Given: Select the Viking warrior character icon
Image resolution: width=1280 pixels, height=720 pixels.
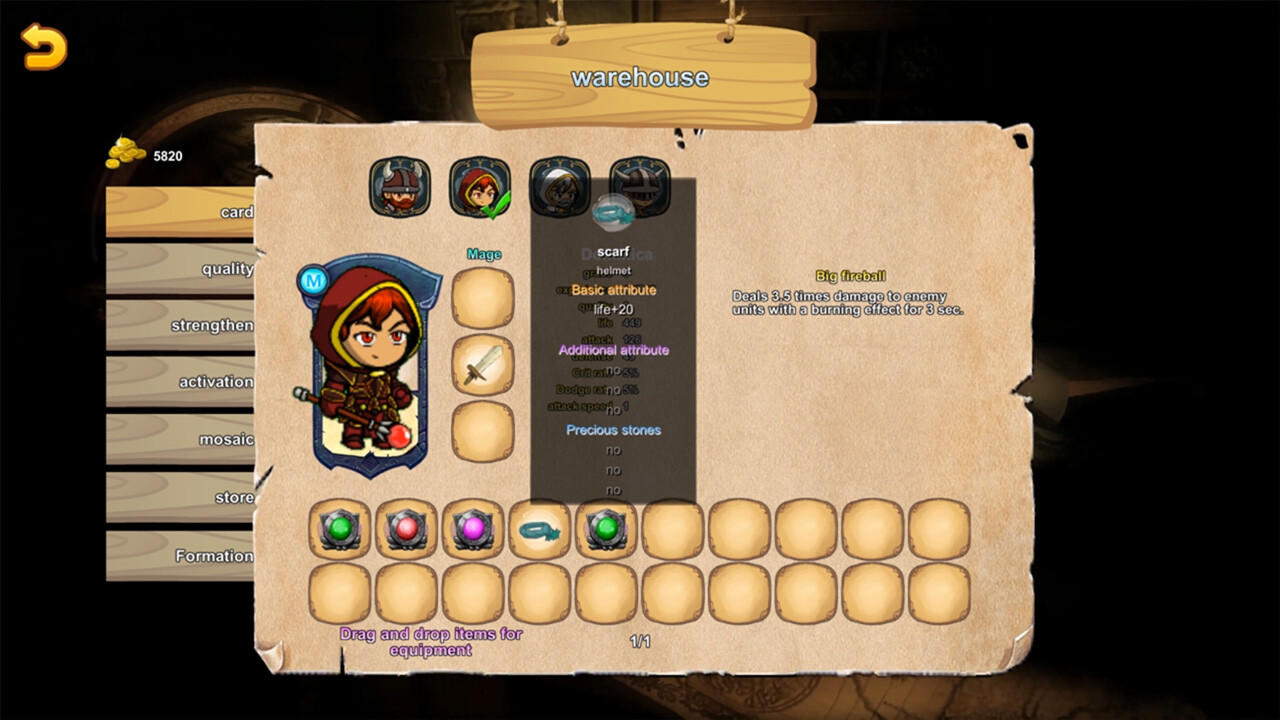Looking at the screenshot, I should click(398, 188).
